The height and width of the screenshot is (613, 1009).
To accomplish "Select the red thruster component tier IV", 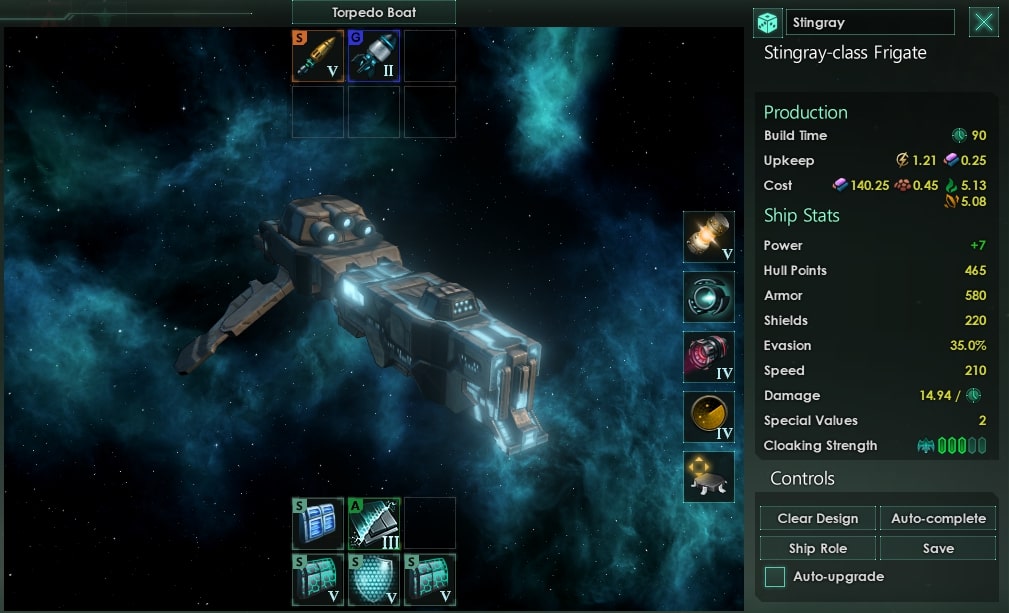I will pos(709,357).
